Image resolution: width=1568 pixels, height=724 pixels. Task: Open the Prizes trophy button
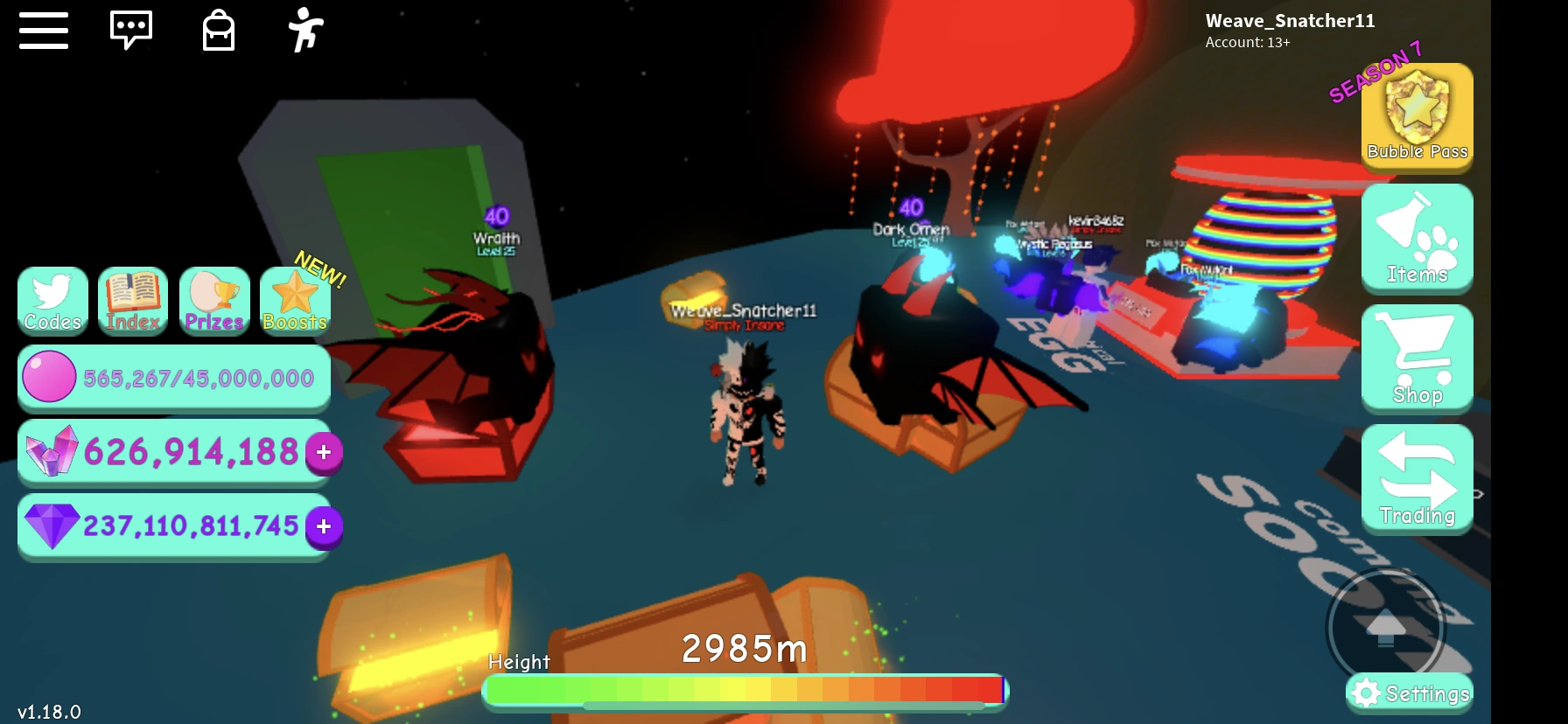(213, 302)
